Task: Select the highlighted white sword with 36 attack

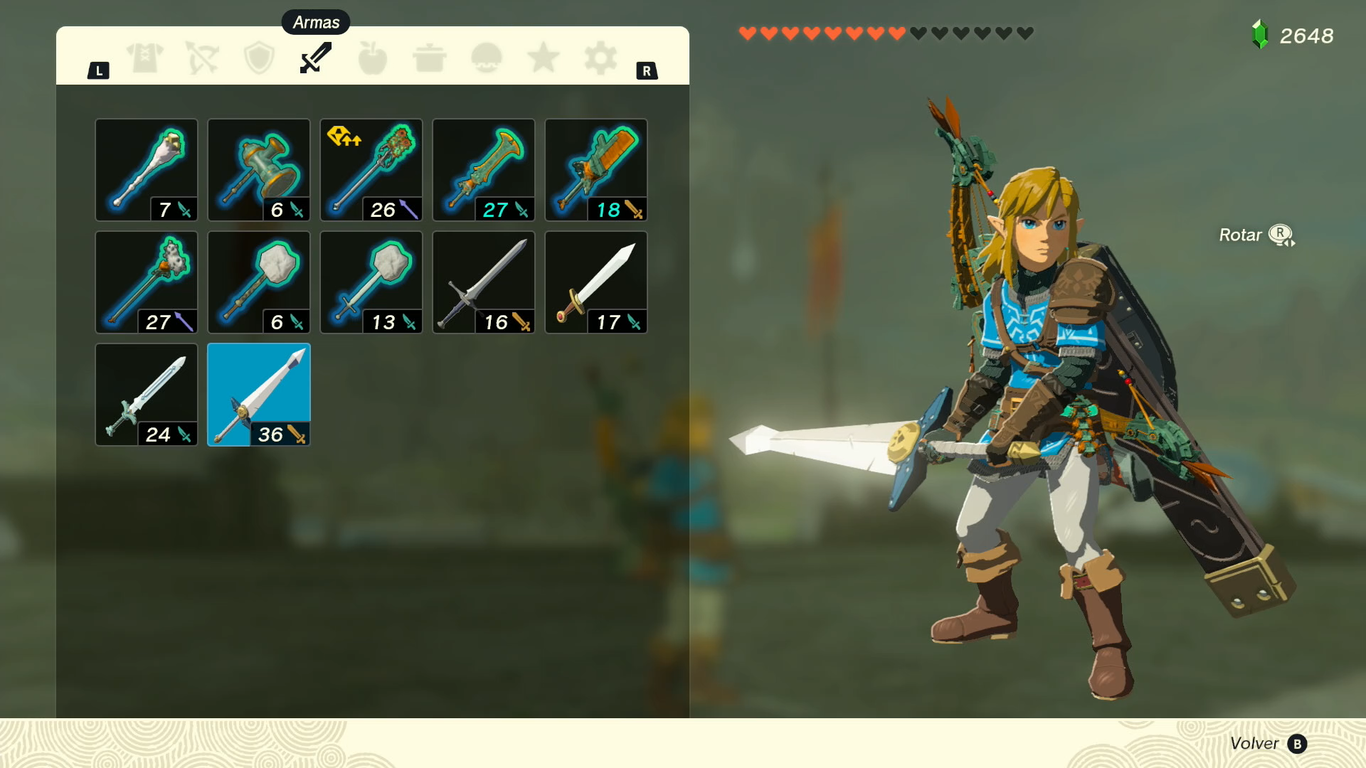Action: coord(258,394)
